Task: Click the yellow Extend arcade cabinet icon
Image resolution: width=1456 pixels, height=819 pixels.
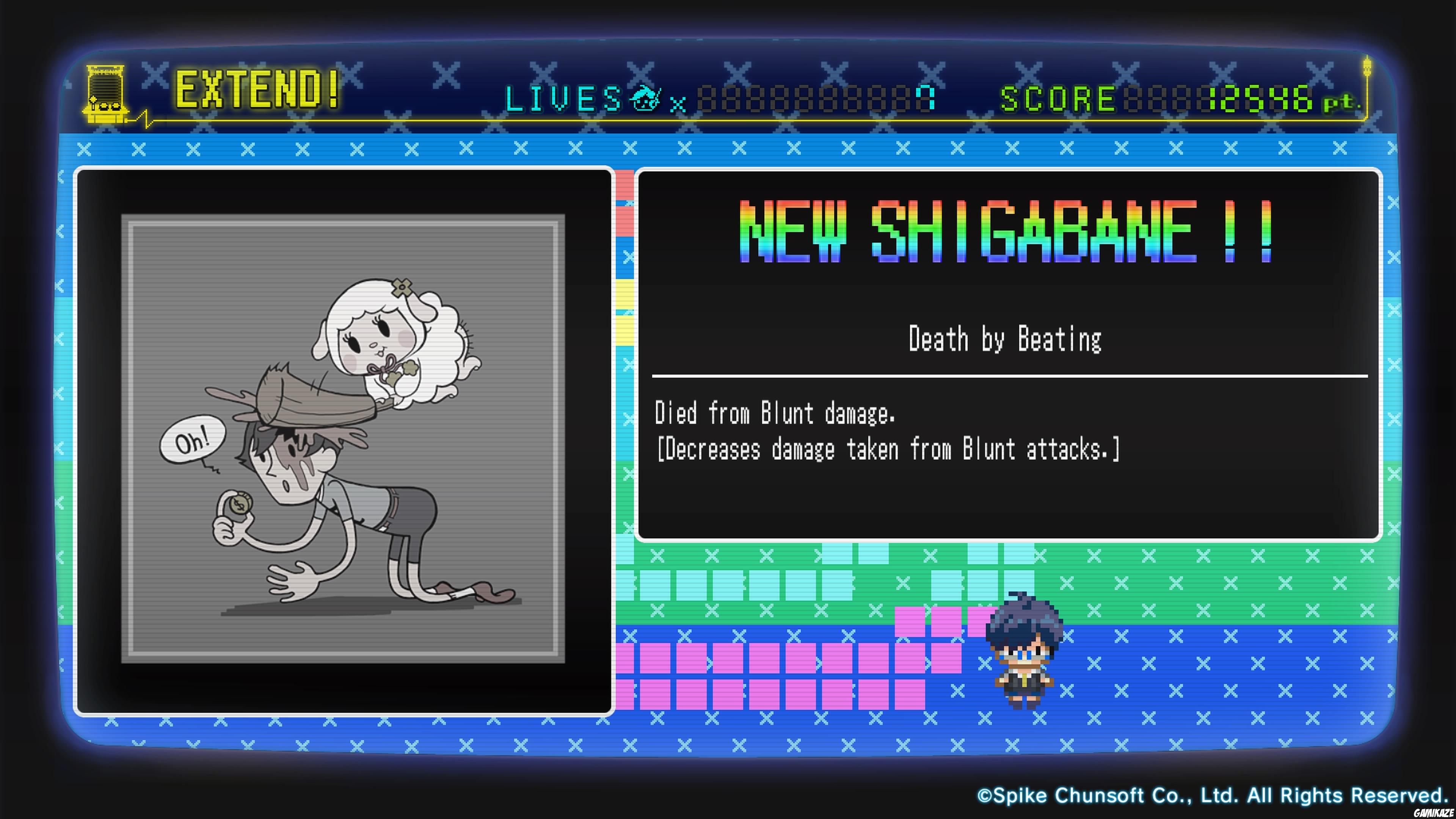Action: (x=106, y=94)
